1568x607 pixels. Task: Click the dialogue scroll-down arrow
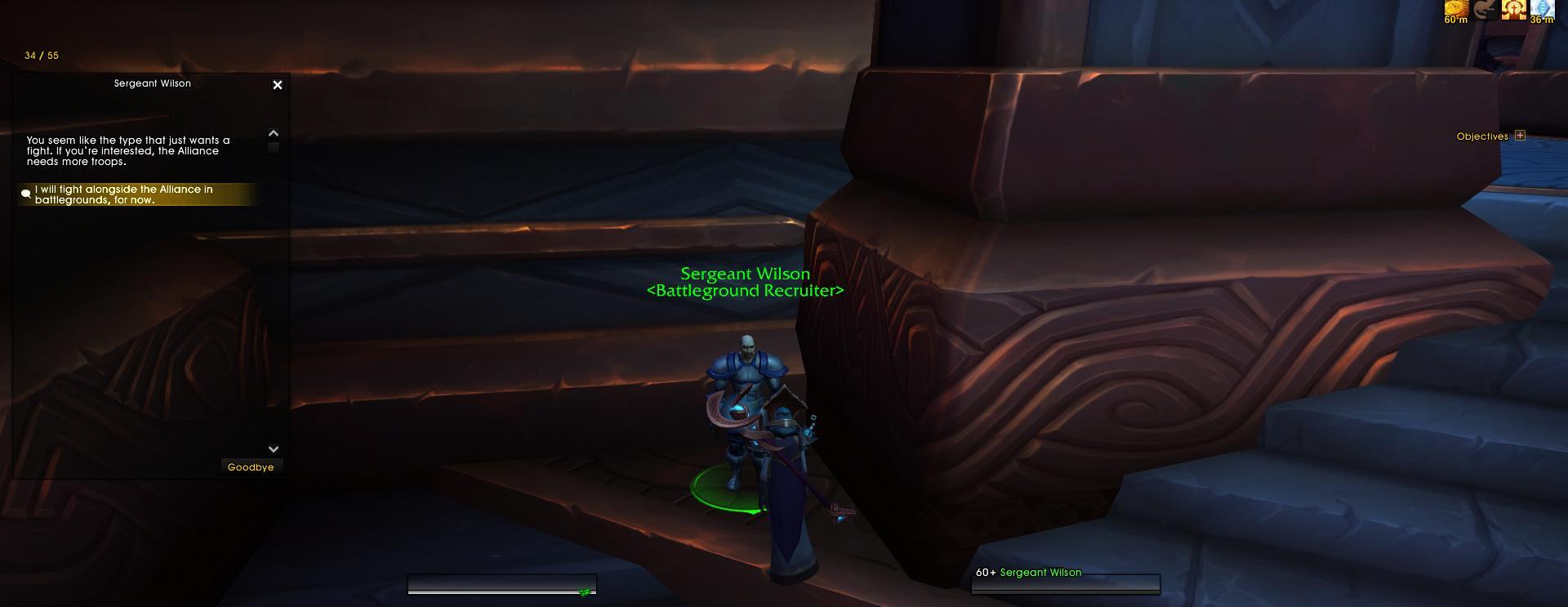pyautogui.click(x=274, y=449)
